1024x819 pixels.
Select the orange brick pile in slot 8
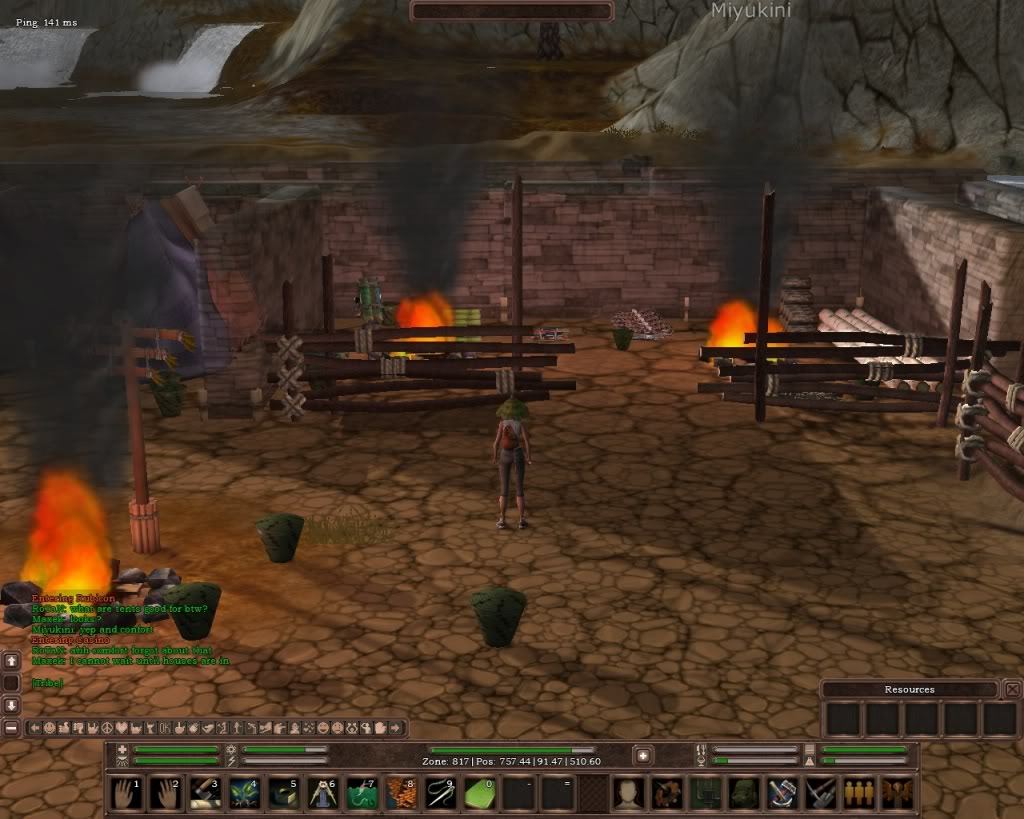[x=401, y=793]
